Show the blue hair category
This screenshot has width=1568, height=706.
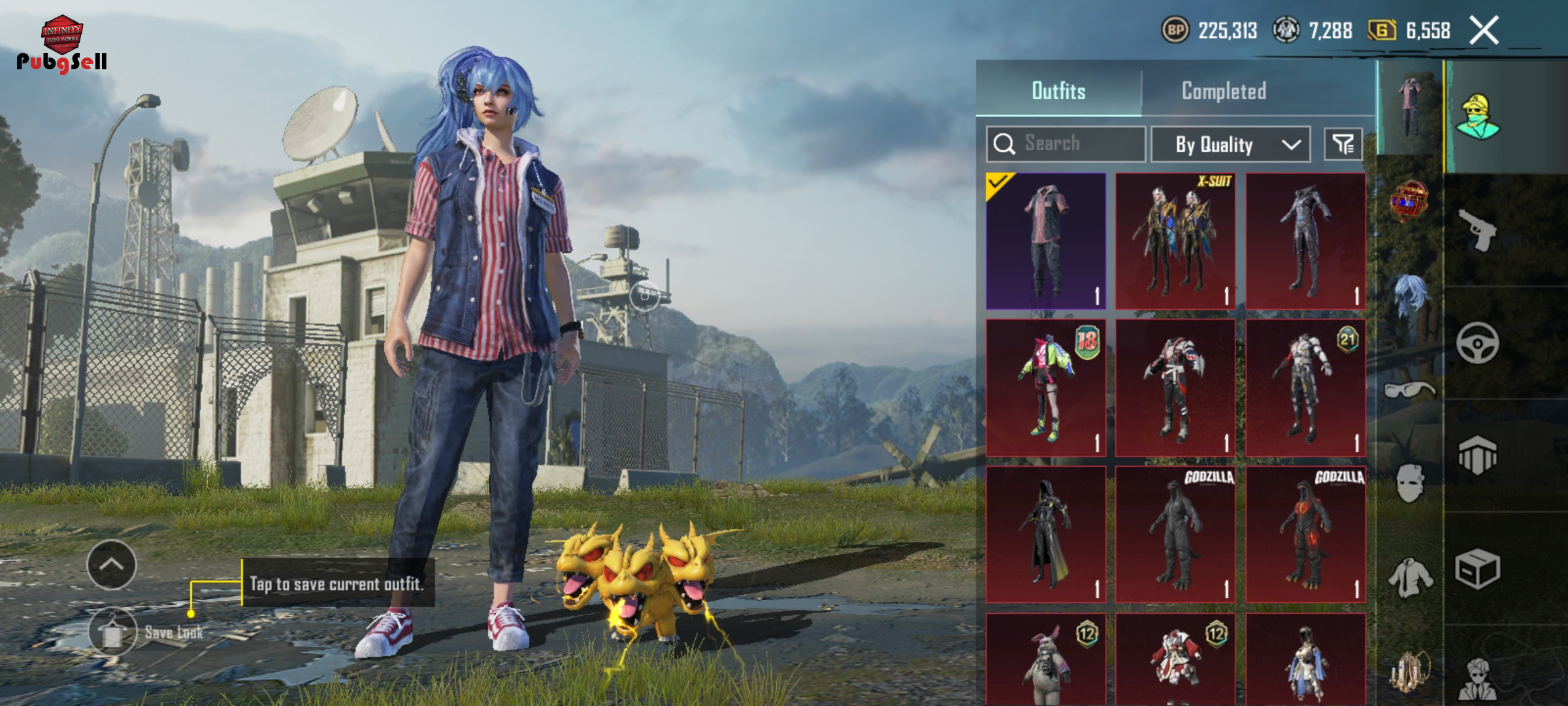pyautogui.click(x=1410, y=294)
